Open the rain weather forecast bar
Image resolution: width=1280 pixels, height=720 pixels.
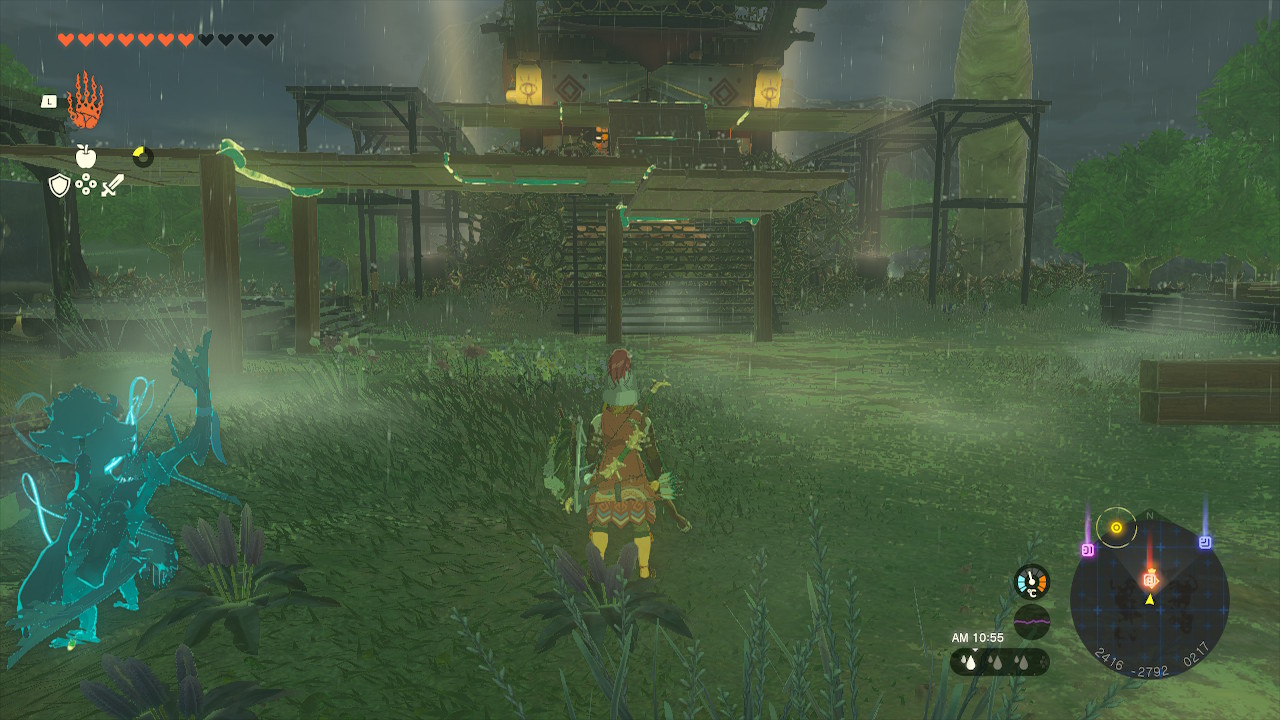point(1000,662)
